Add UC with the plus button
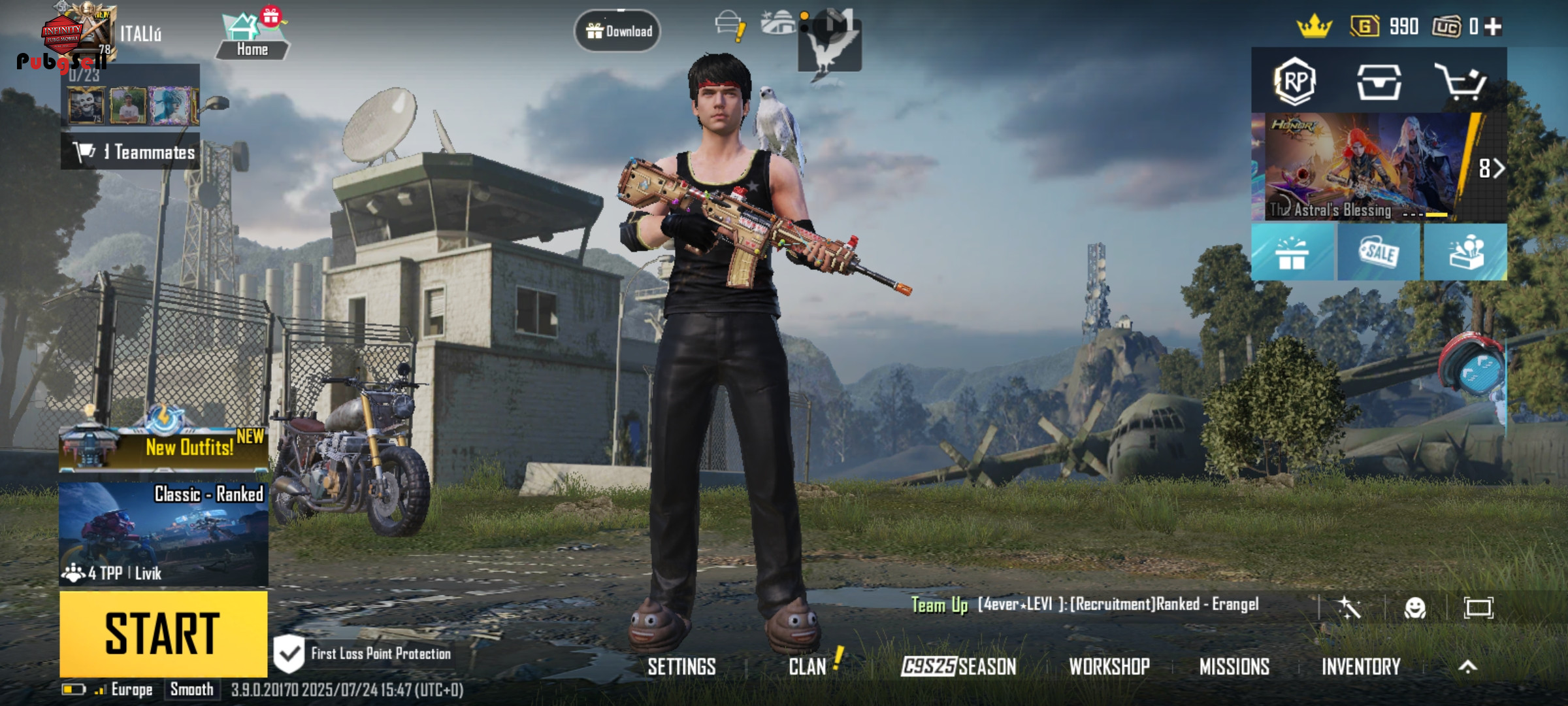The width and height of the screenshot is (1568, 706). [x=1493, y=27]
